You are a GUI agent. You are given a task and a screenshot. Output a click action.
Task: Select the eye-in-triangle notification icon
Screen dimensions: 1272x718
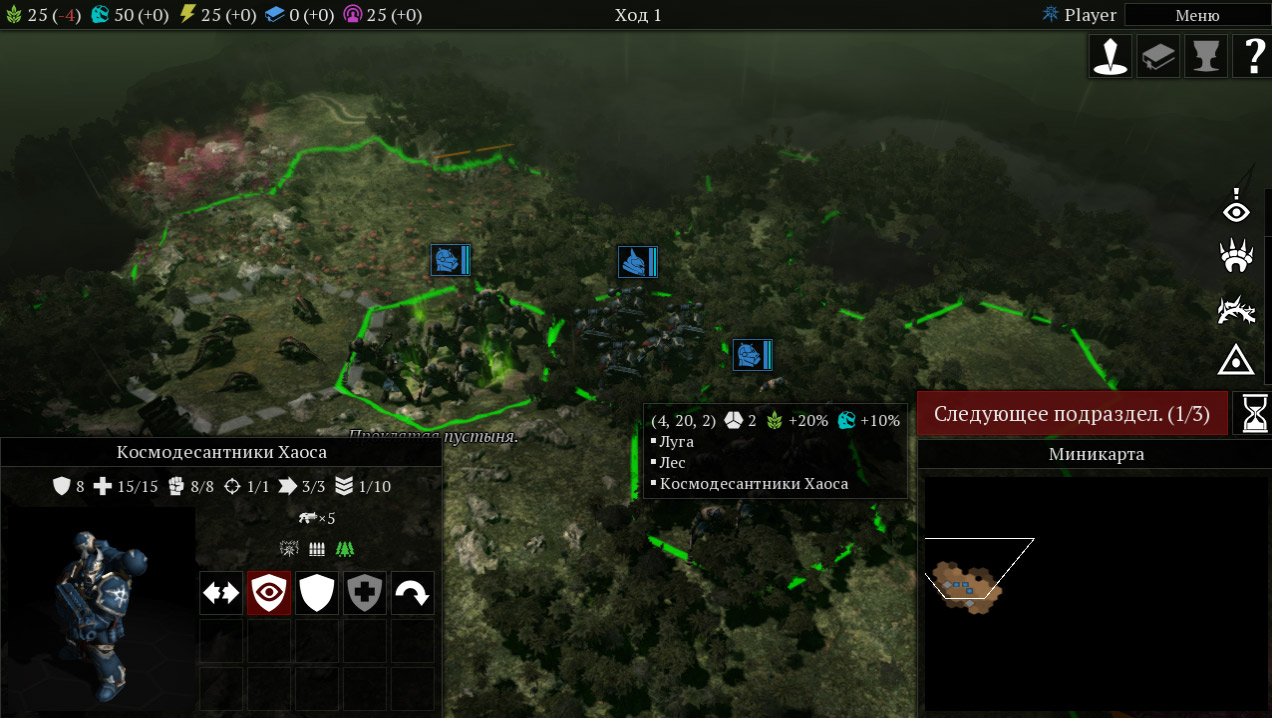(x=1237, y=358)
